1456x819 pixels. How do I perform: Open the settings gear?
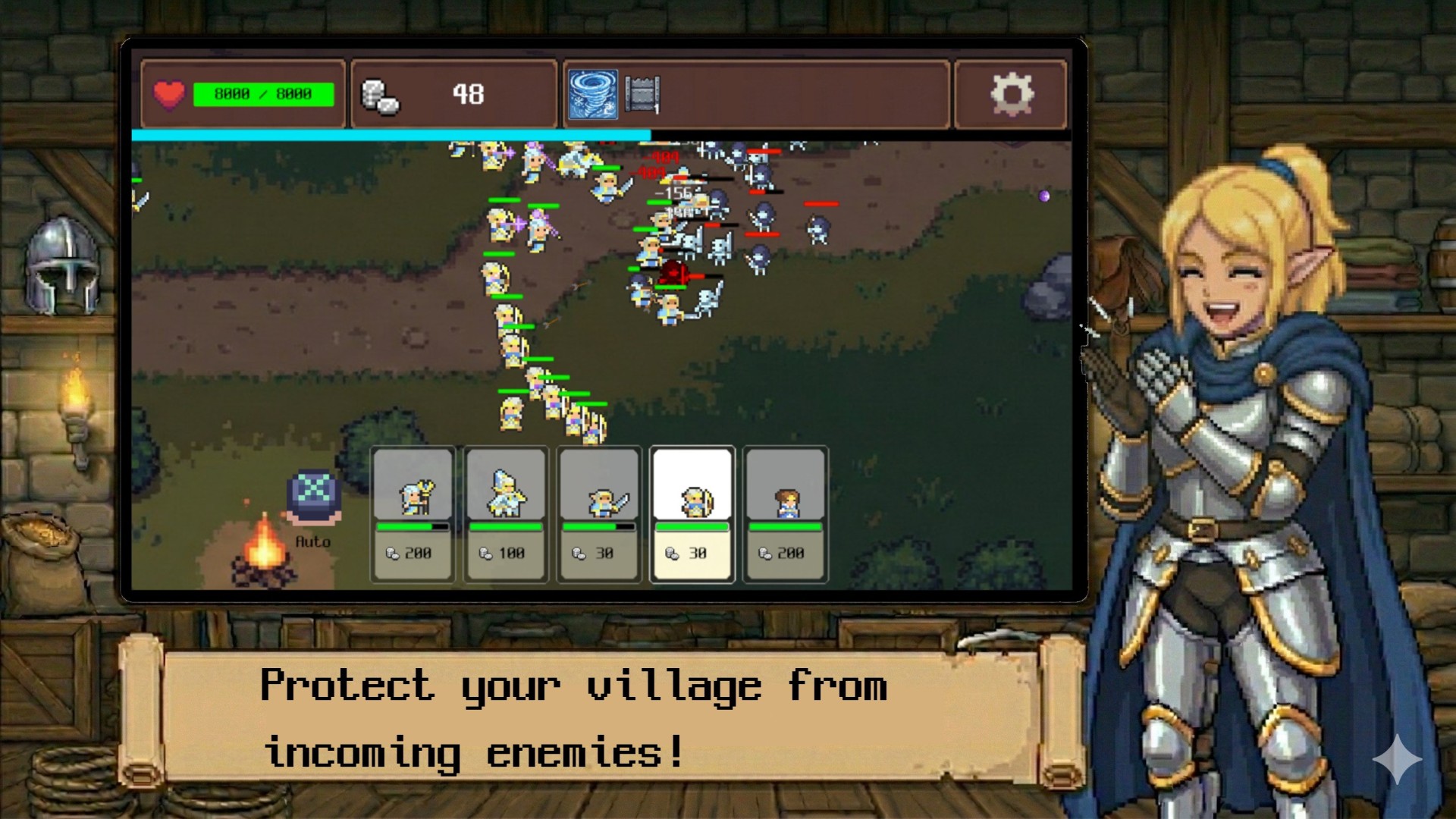point(1012,94)
